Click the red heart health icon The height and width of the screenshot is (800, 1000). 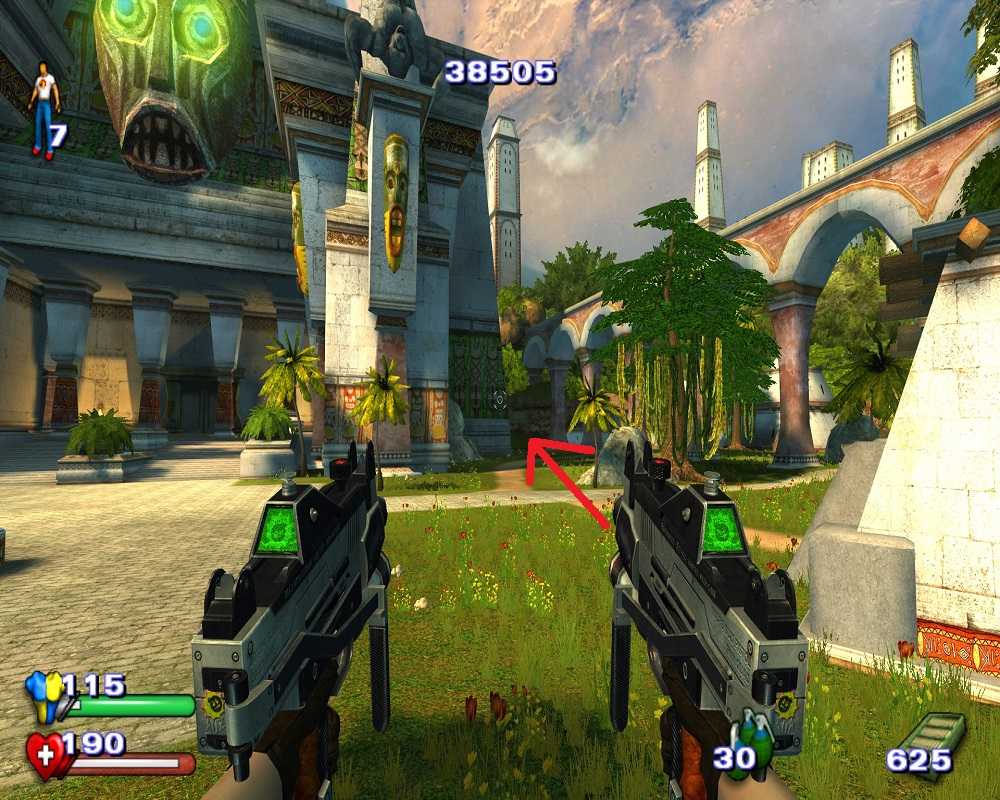pos(45,755)
